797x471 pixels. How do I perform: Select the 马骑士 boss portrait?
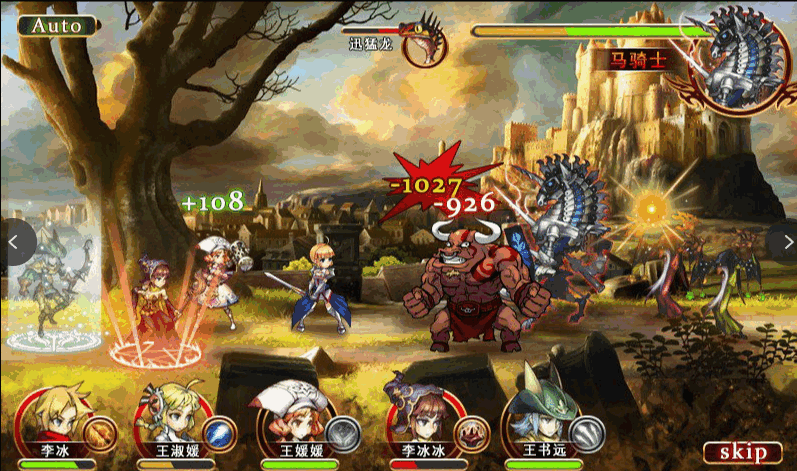point(739,60)
